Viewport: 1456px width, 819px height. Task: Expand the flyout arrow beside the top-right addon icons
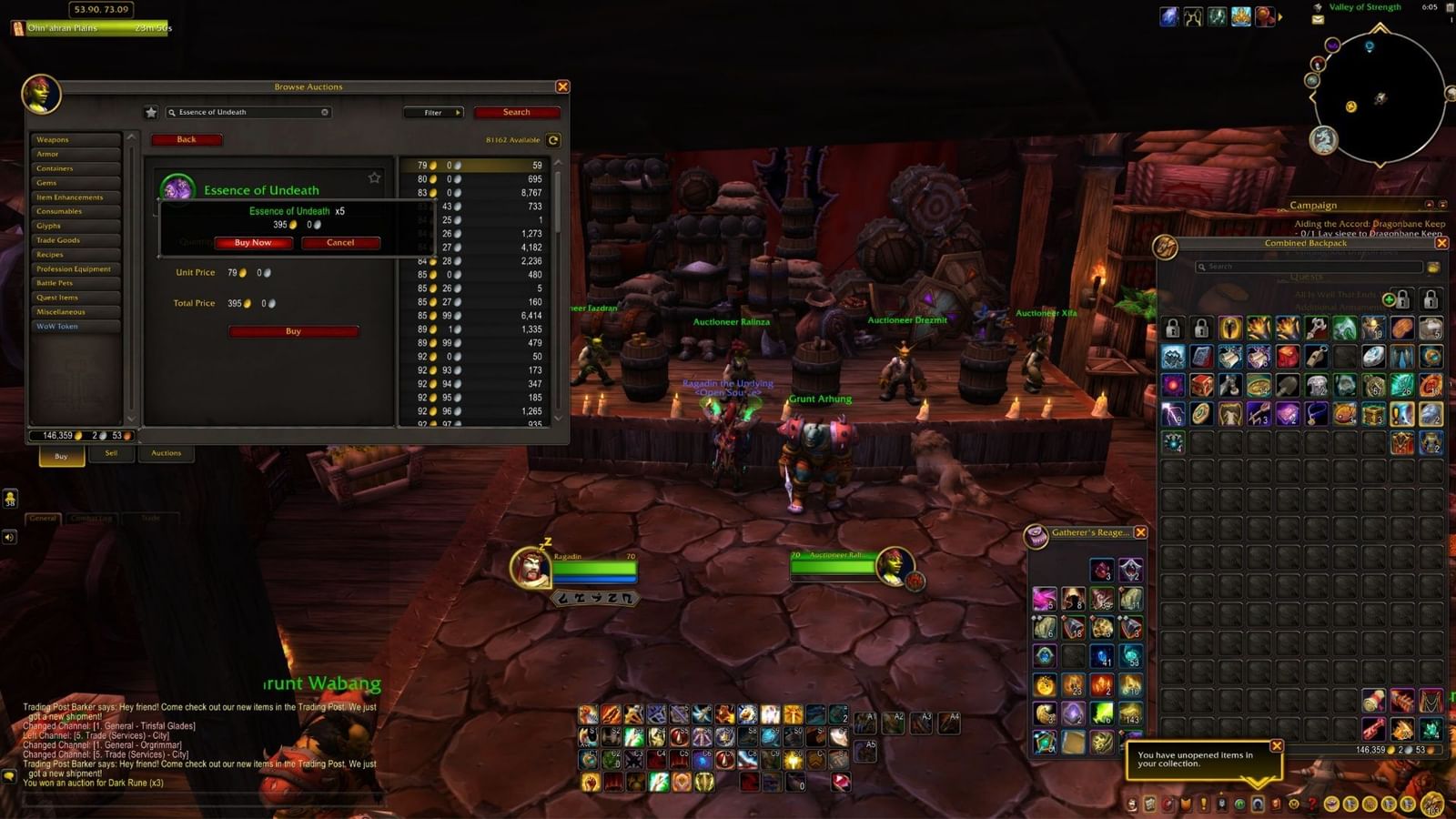[1279, 15]
